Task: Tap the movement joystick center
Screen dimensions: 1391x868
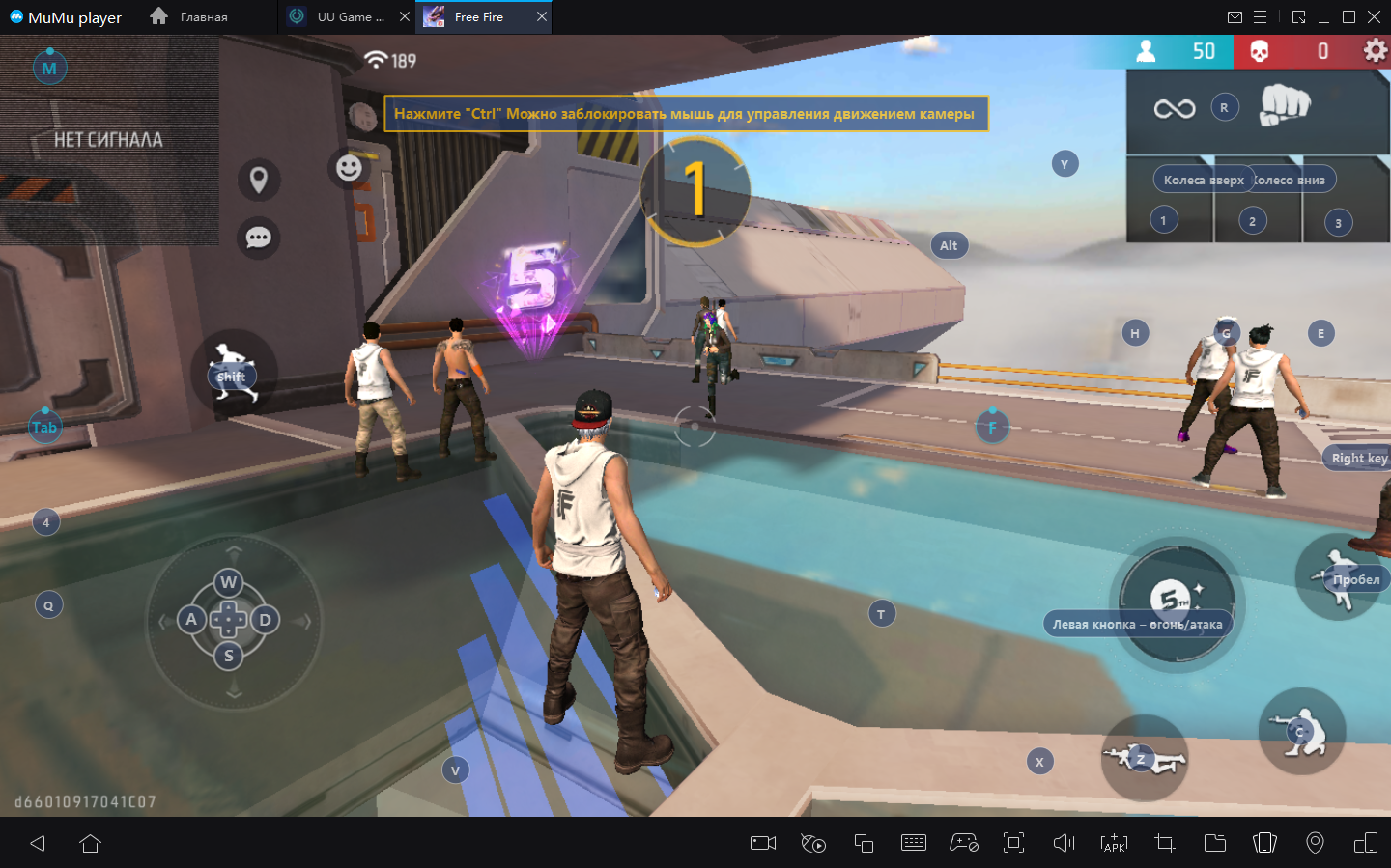Action: coord(229,619)
